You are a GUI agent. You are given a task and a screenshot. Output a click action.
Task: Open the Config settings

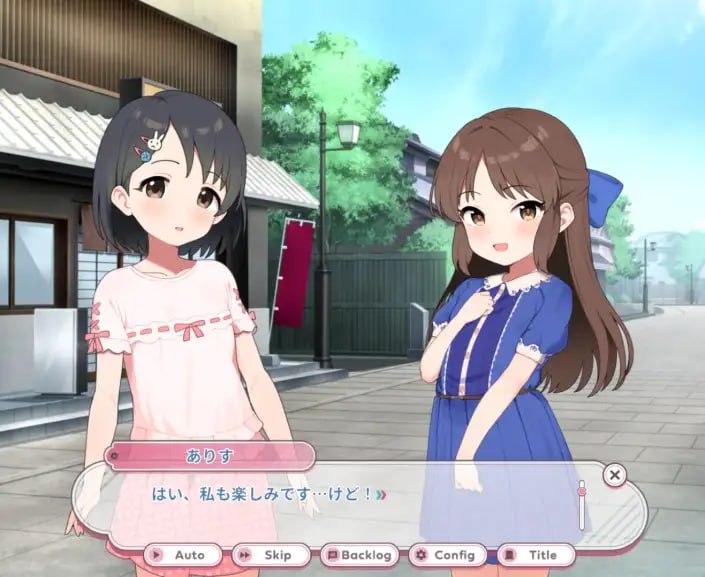(447, 555)
